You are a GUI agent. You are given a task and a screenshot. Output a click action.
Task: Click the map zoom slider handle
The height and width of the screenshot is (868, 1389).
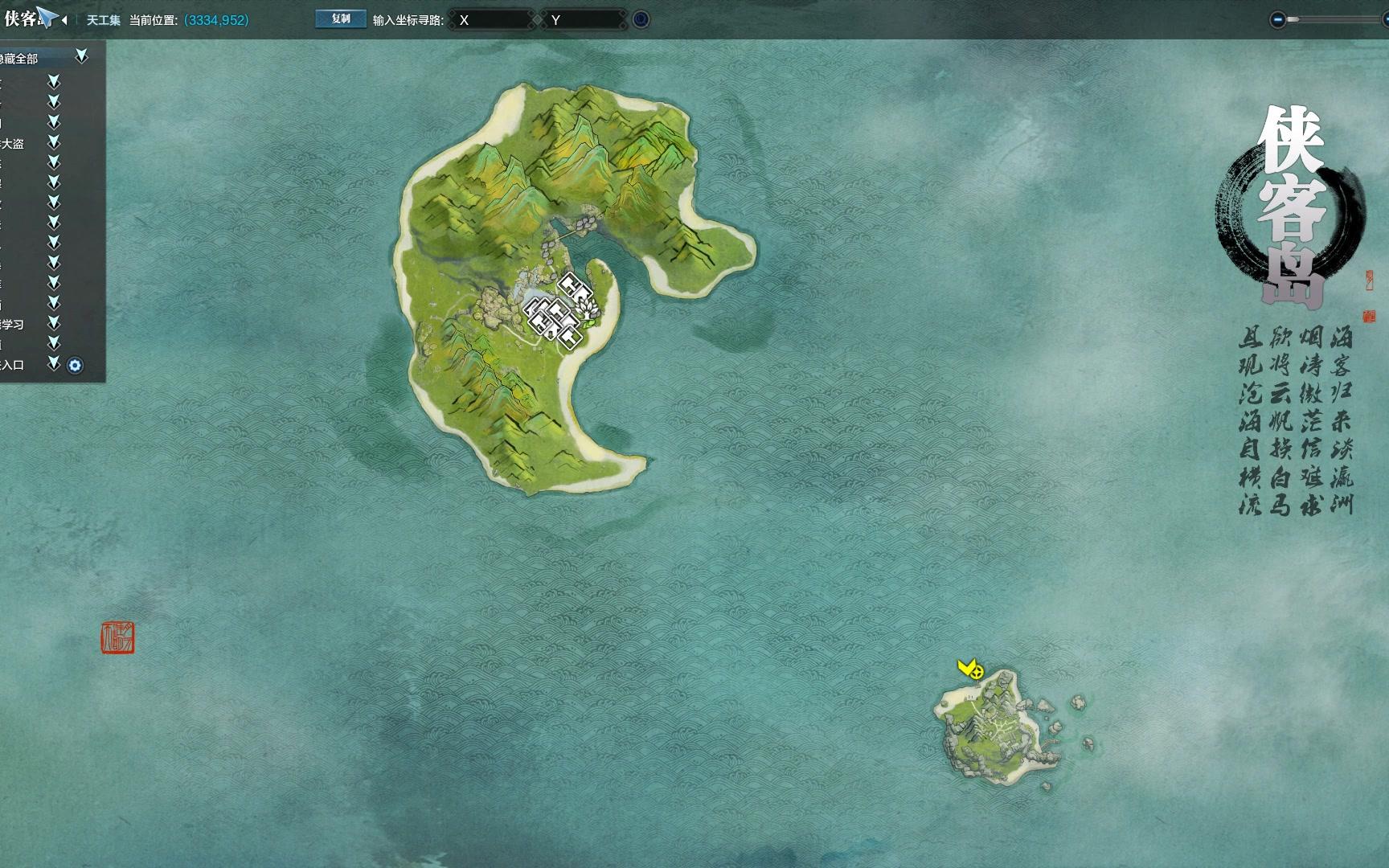coord(1293,19)
